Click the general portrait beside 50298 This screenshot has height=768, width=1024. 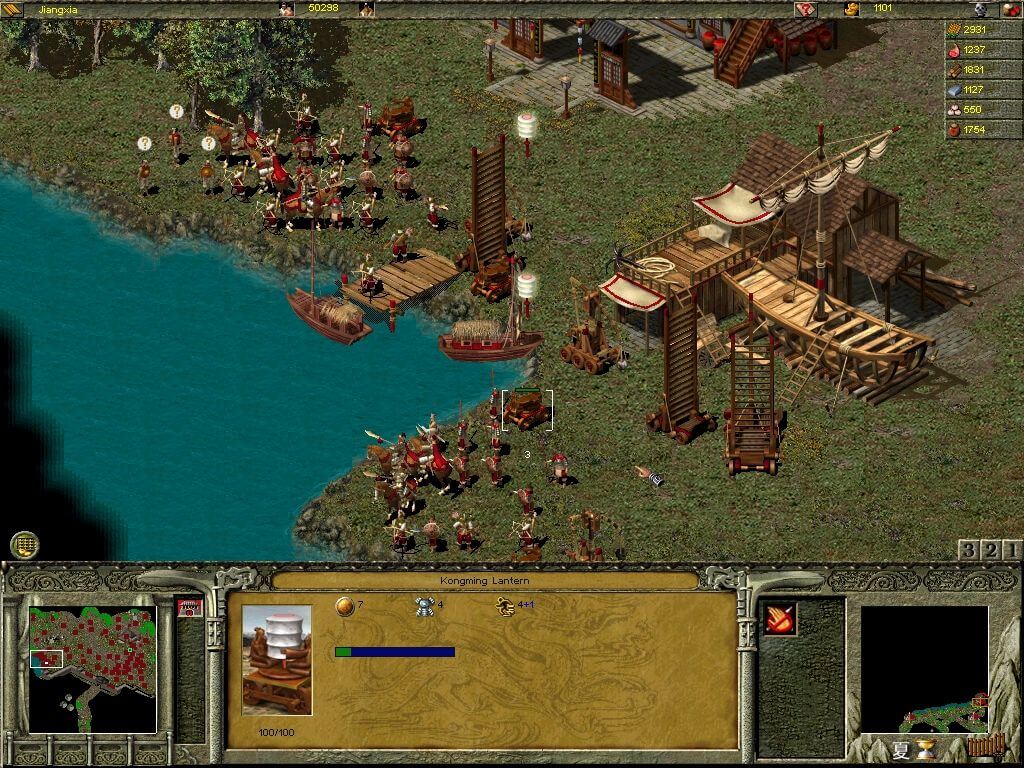tap(288, 9)
